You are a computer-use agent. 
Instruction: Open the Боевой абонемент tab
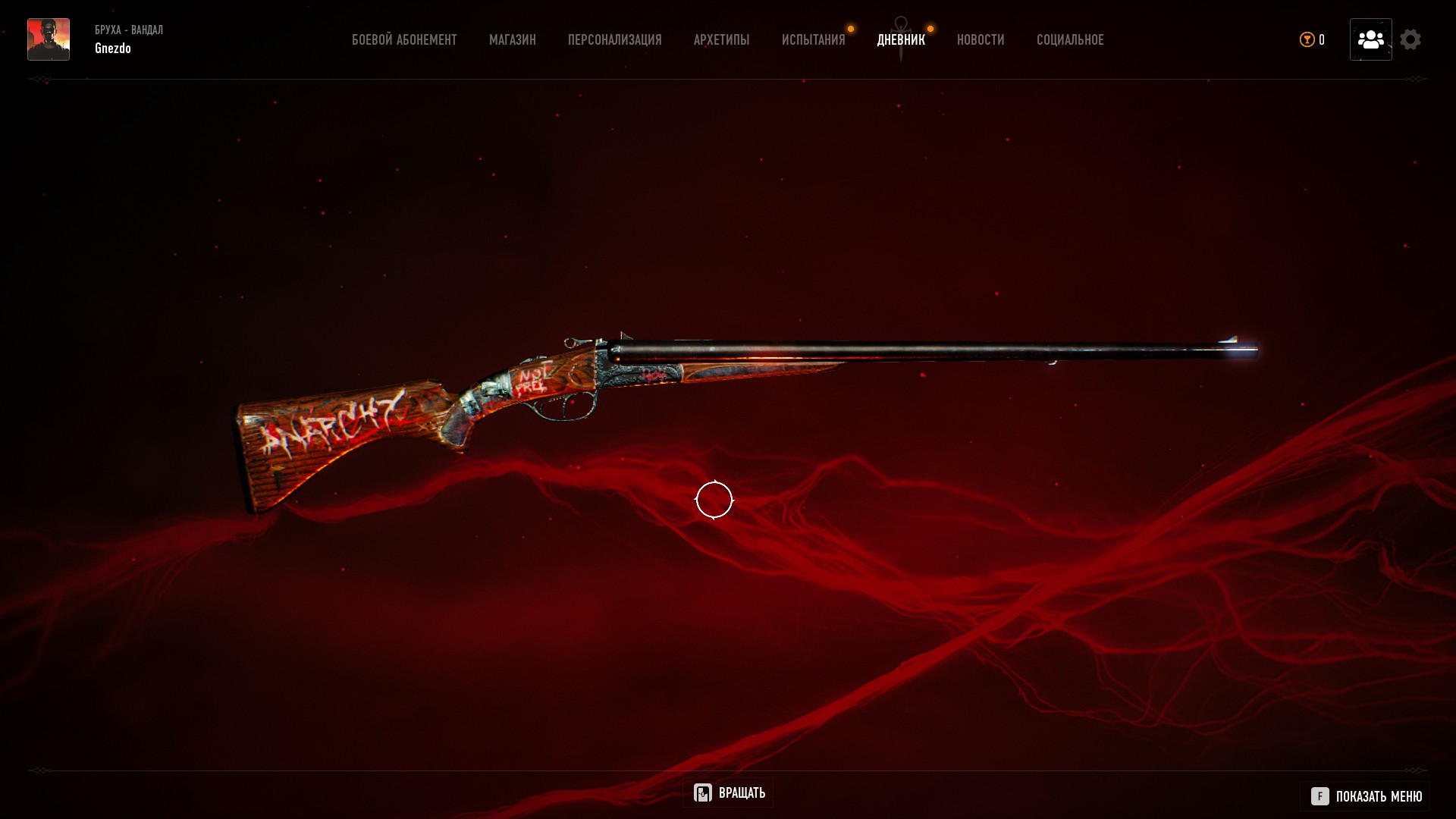click(x=404, y=40)
